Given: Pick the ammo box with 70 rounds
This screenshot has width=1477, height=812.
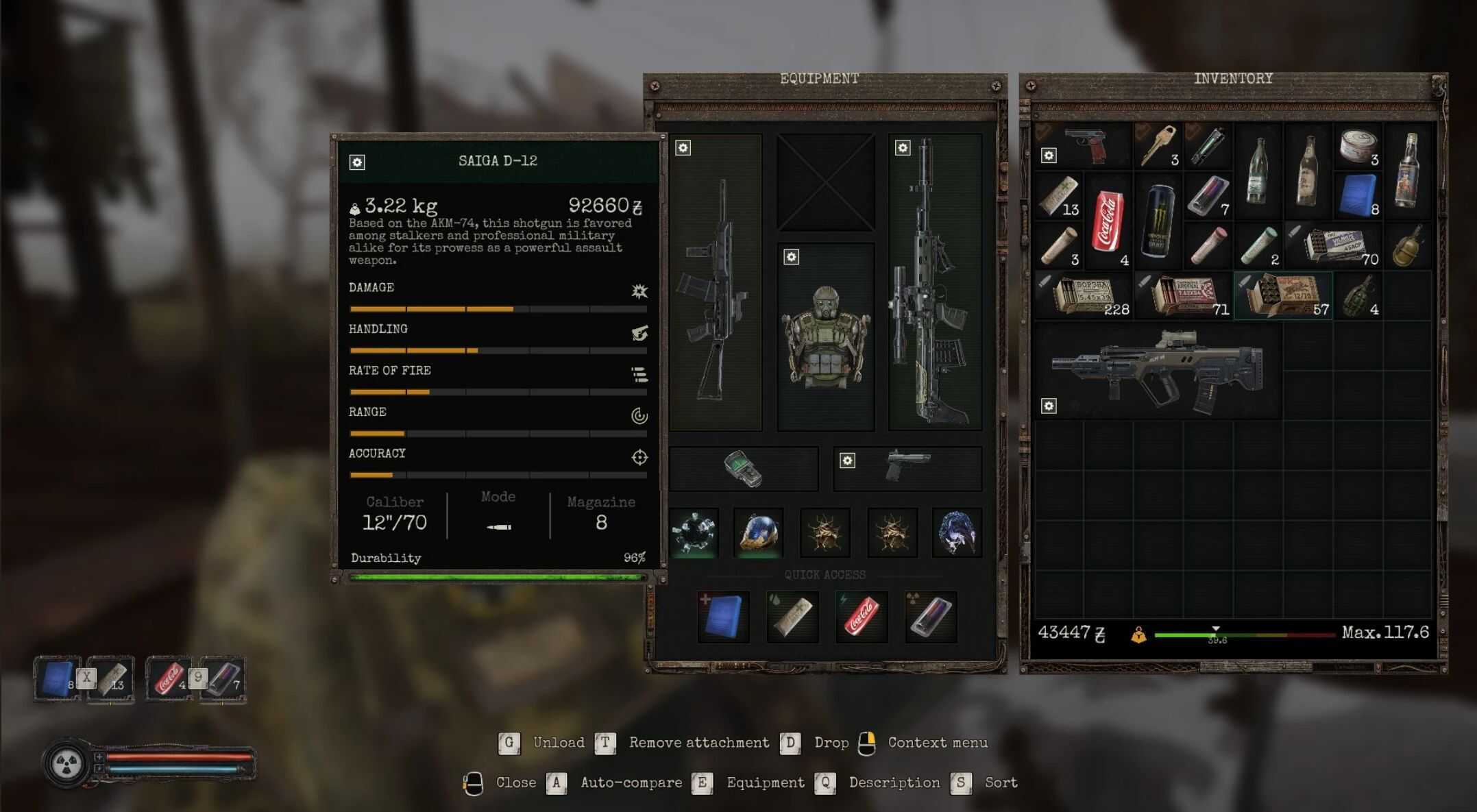Looking at the screenshot, I should 1334,245.
